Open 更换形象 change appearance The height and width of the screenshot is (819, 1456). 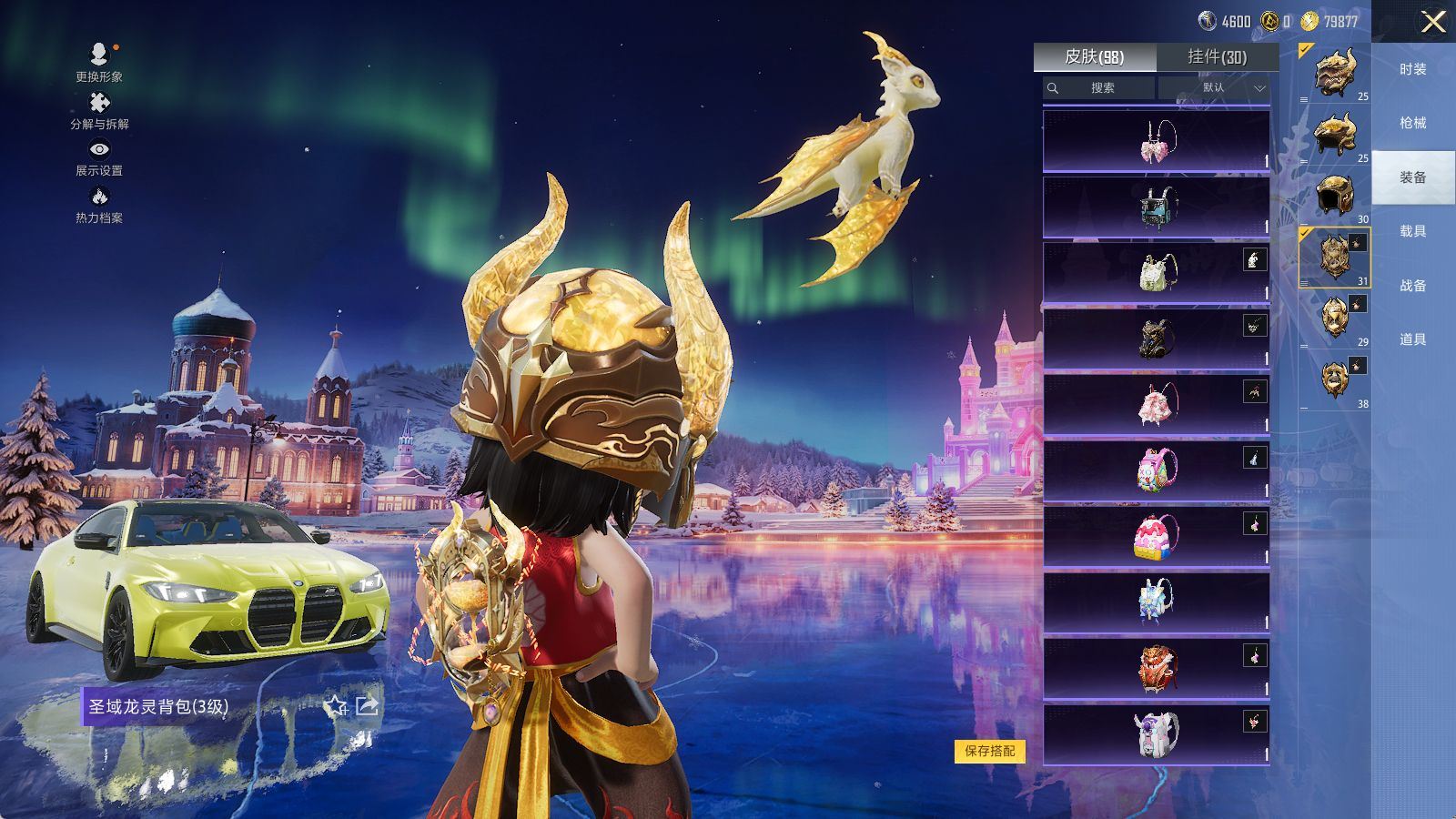[99, 63]
